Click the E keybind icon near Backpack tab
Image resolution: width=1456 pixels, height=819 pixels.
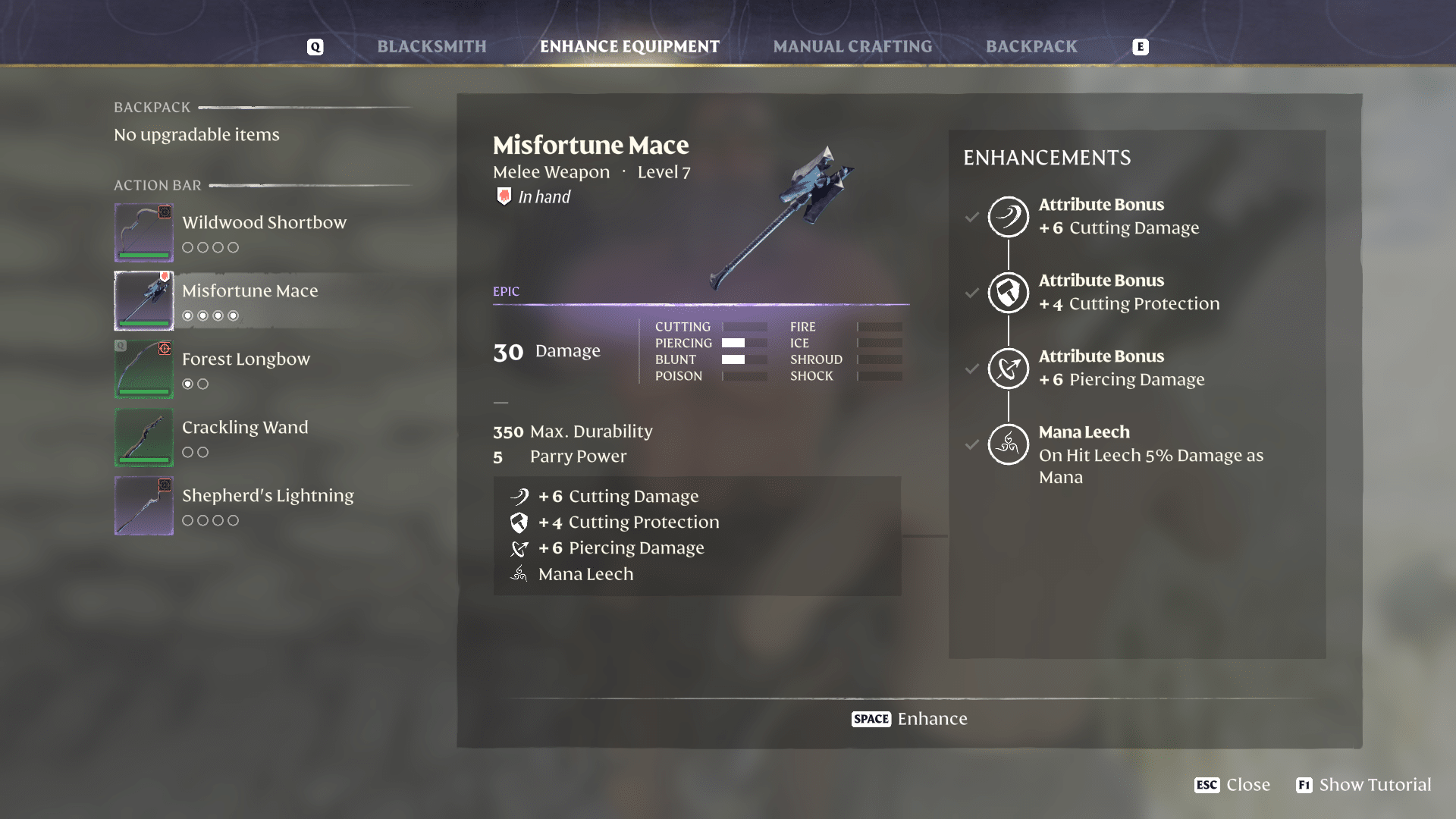(1141, 46)
